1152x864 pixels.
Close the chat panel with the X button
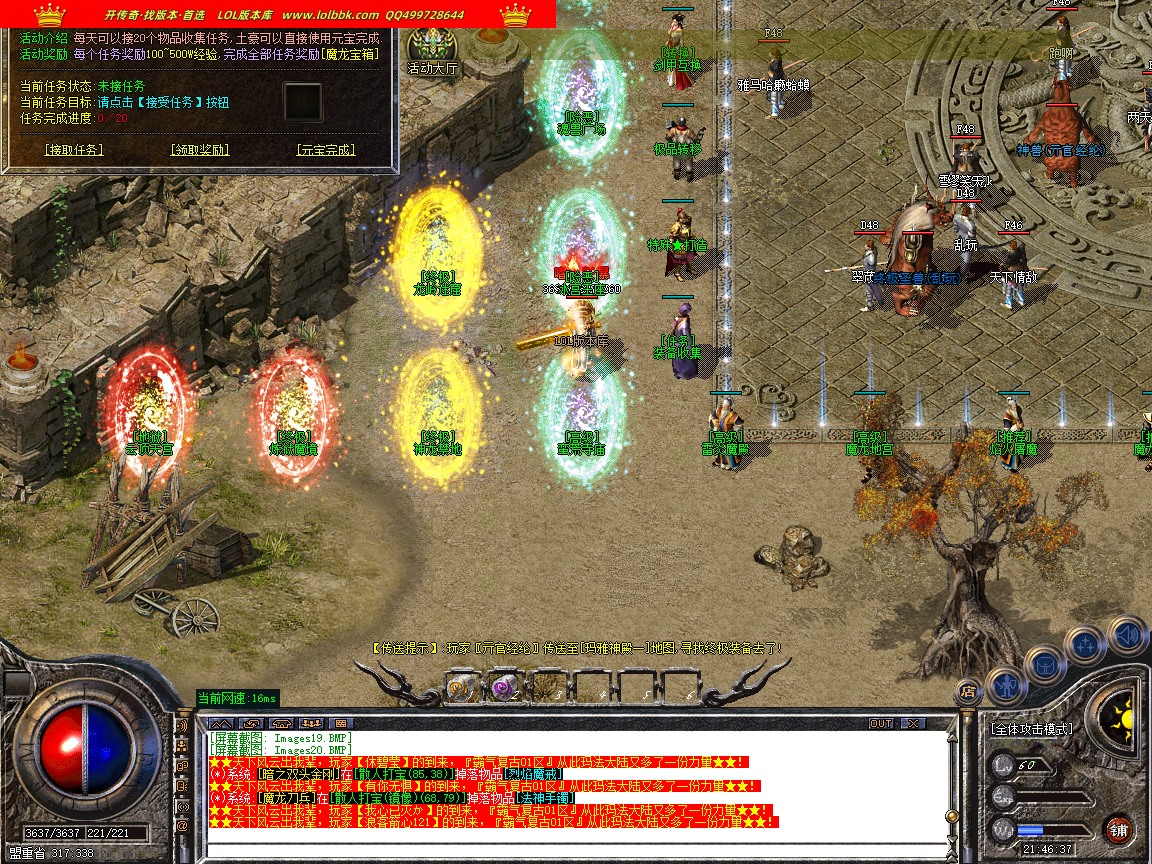pyautogui.click(x=912, y=723)
